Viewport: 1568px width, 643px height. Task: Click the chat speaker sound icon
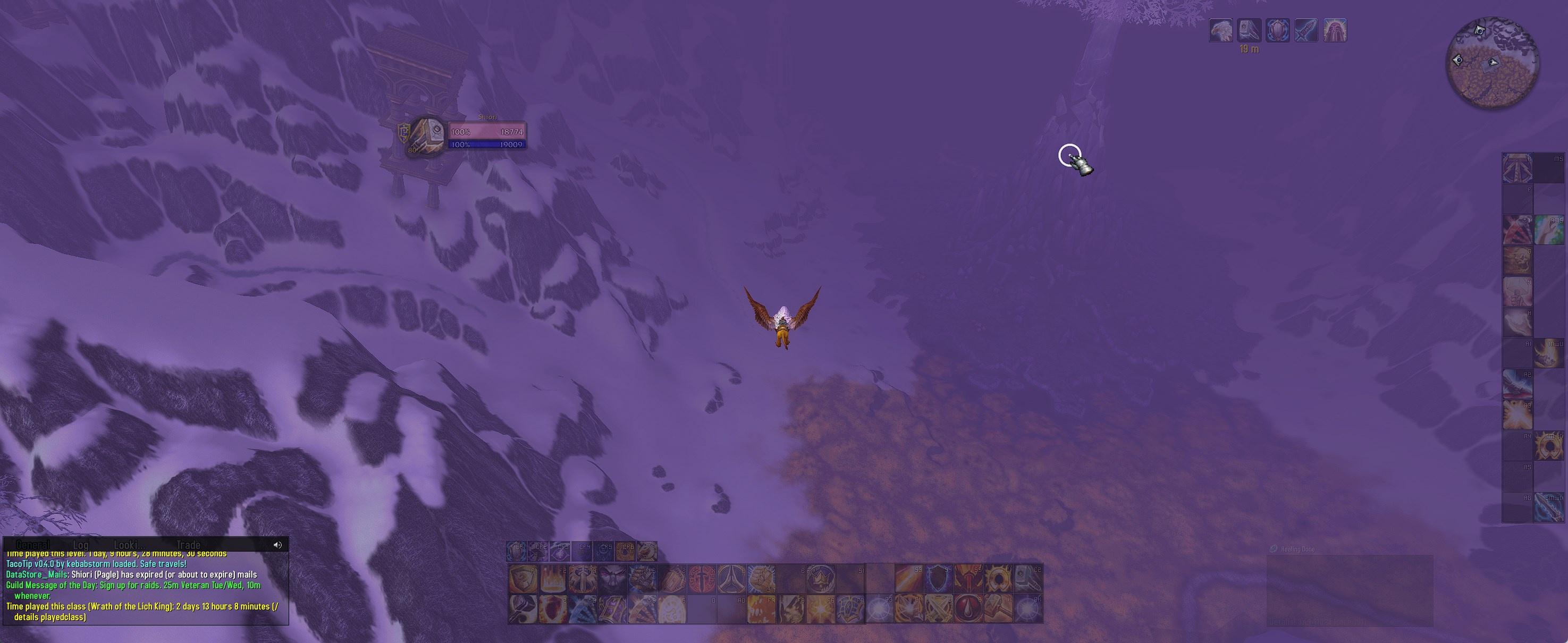(277, 545)
